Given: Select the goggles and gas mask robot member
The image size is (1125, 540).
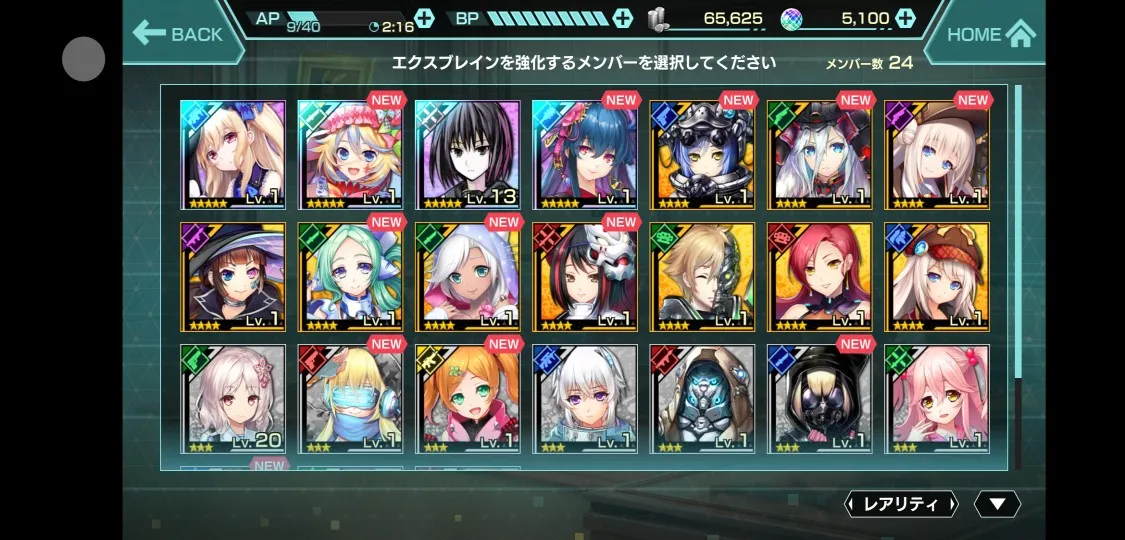Looking at the screenshot, I should pyautogui.click(x=702, y=154).
